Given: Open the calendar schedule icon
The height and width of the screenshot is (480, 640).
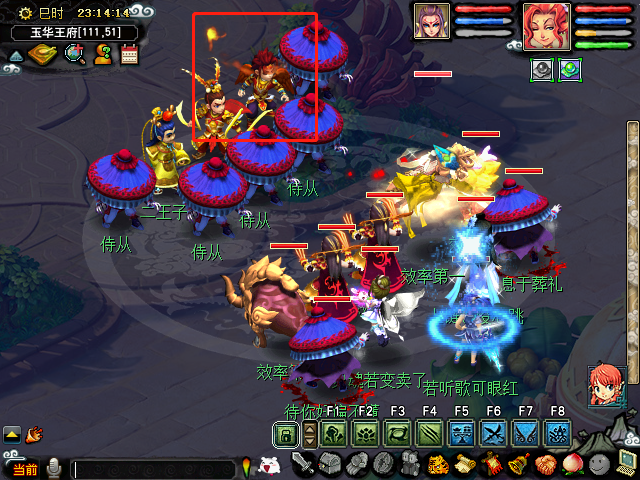Looking at the screenshot, I should point(128,54).
